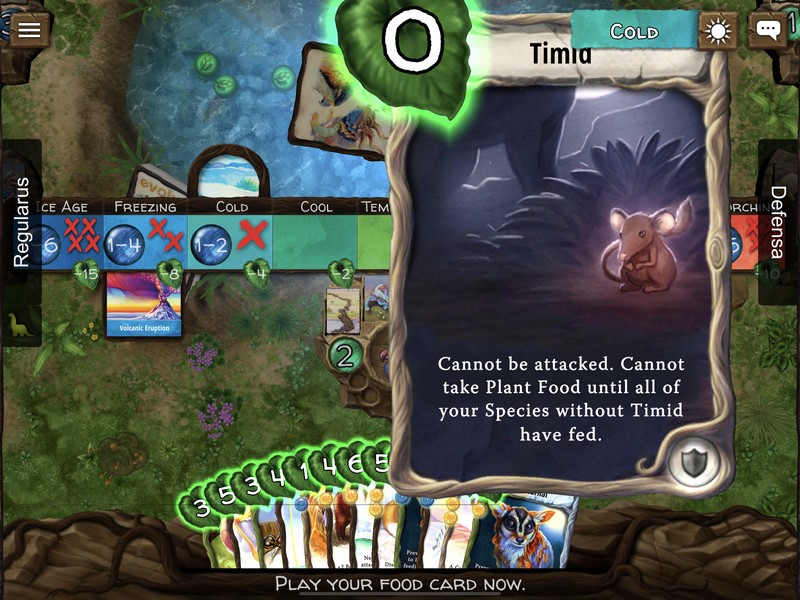This screenshot has height=600, width=800.
Task: Click the sun climate icon
Action: (x=718, y=31)
